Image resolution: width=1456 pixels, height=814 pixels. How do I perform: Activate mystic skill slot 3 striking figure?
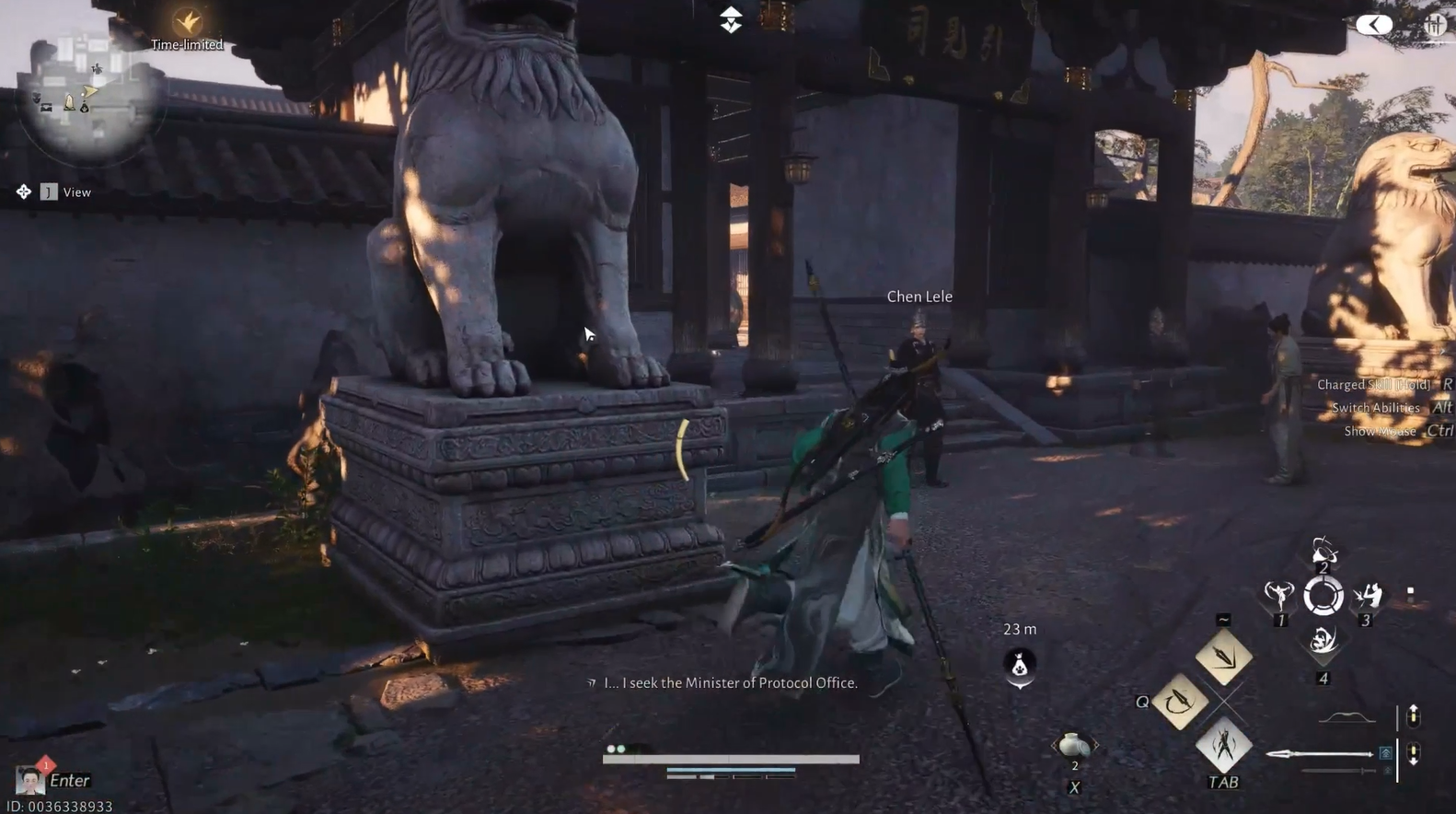(1368, 596)
